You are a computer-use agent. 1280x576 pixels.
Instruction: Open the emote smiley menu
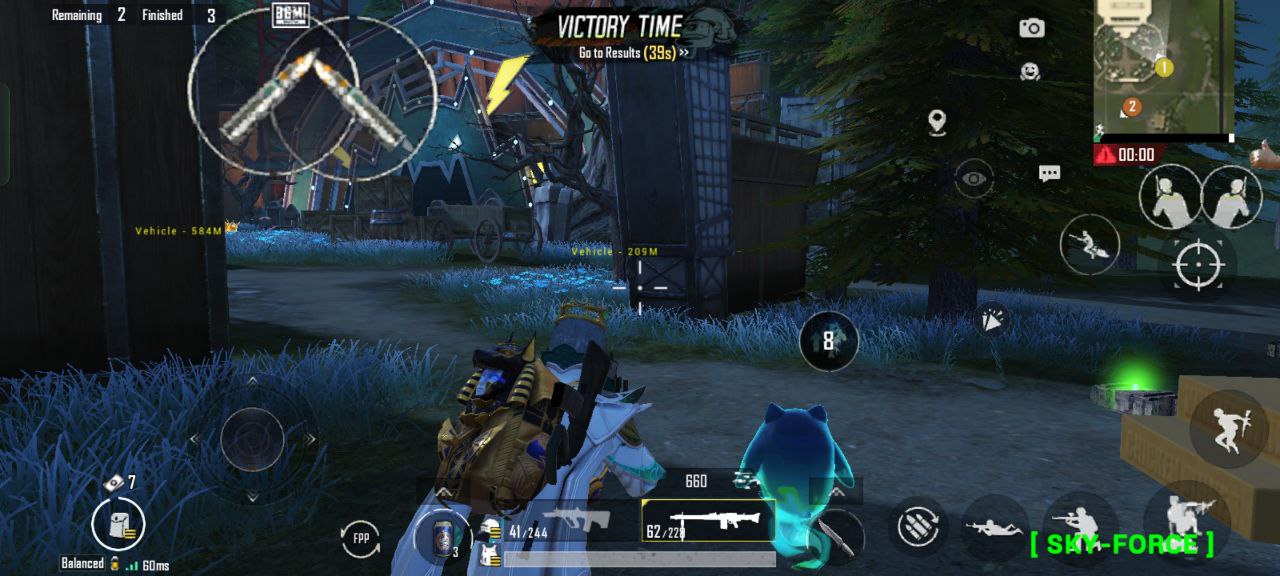point(1030,72)
